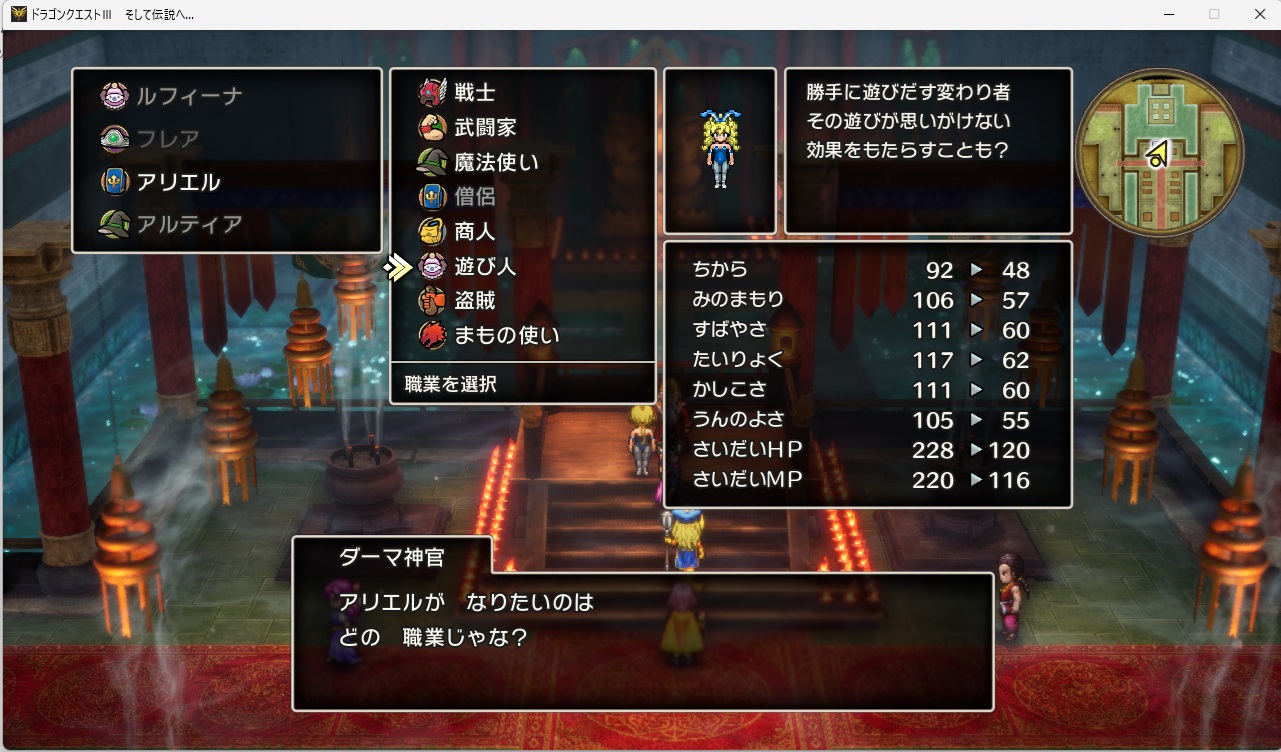Select the 戦士 (Warrior) helmet icon
The height and width of the screenshot is (752, 1281).
tap(432, 91)
